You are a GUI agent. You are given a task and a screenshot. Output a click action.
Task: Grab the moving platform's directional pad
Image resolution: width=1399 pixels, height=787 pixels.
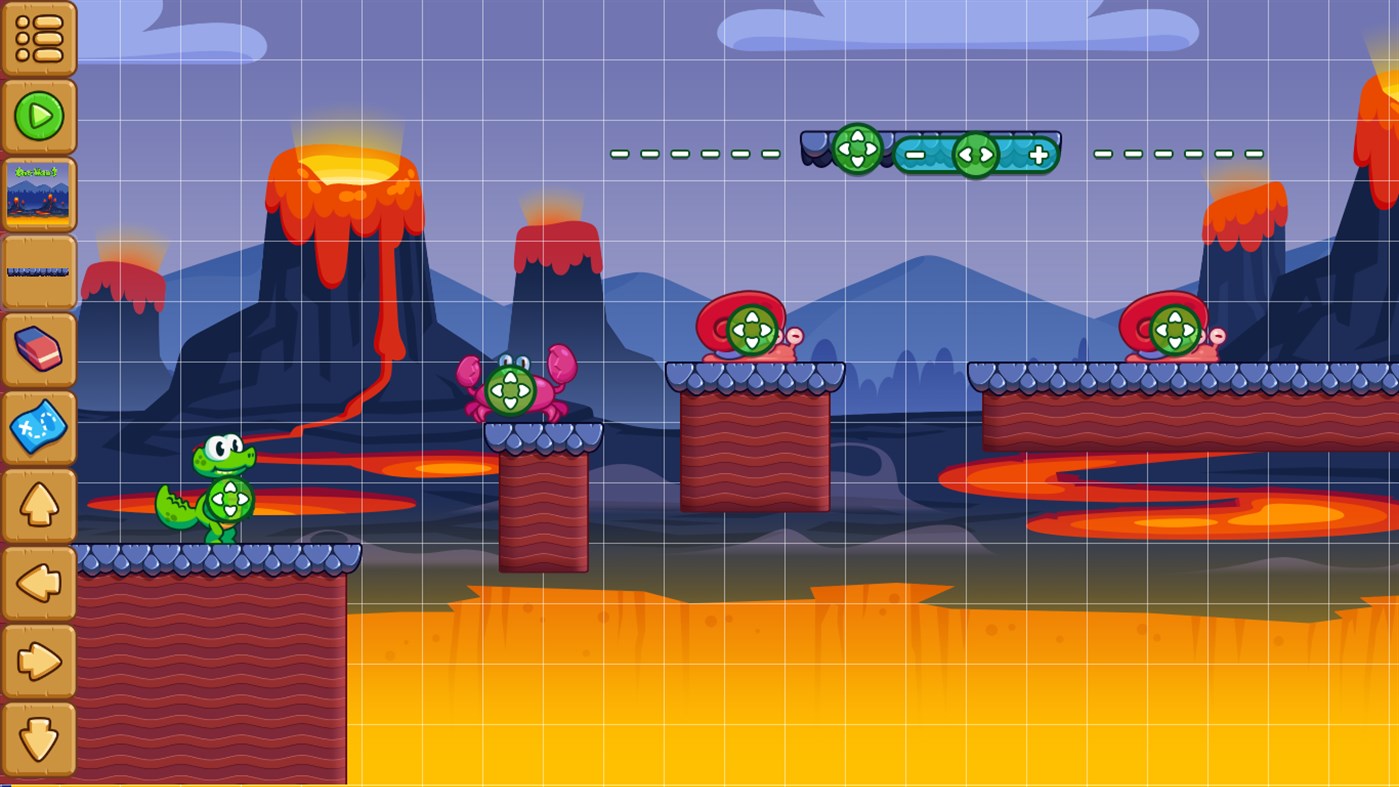click(x=859, y=150)
